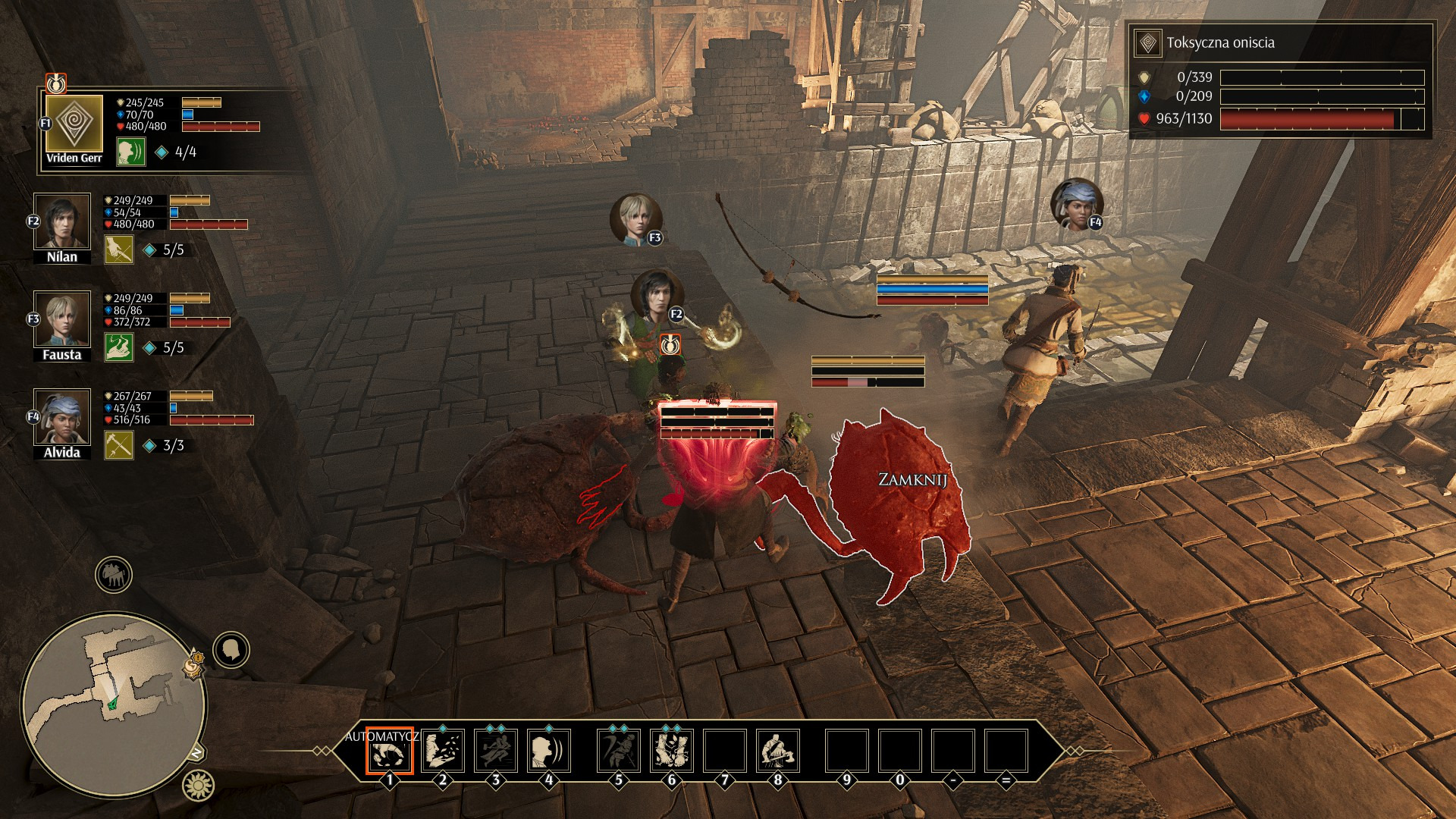This screenshot has width=1456, height=819.
Task: Activate the auto-attack claw ability in slot 1
Action: coord(389,751)
